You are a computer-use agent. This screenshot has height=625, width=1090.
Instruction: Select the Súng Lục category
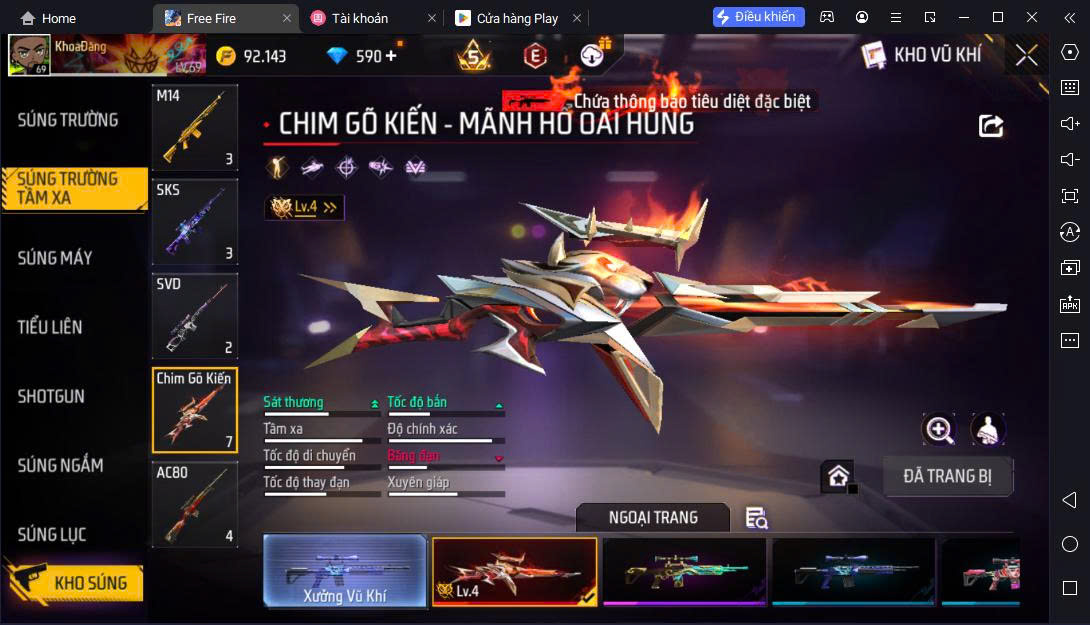click(x=52, y=535)
